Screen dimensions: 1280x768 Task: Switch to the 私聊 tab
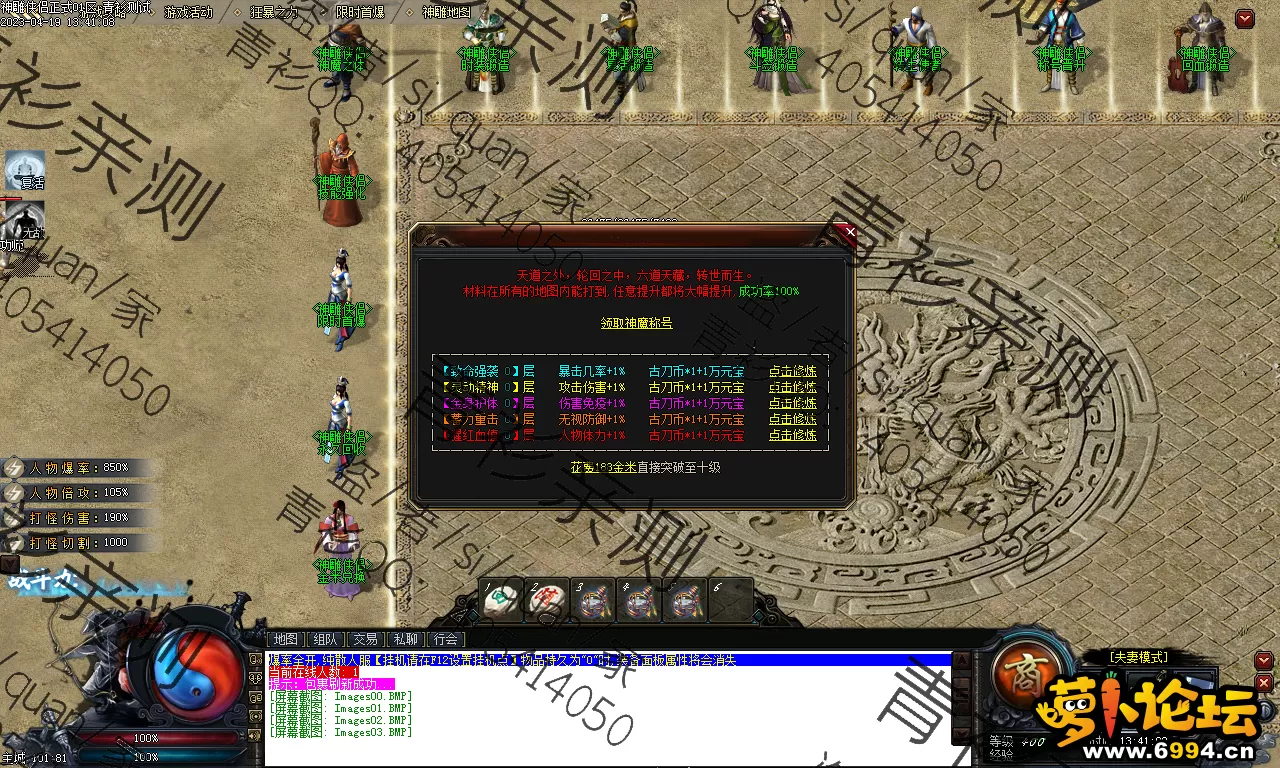[x=406, y=639]
